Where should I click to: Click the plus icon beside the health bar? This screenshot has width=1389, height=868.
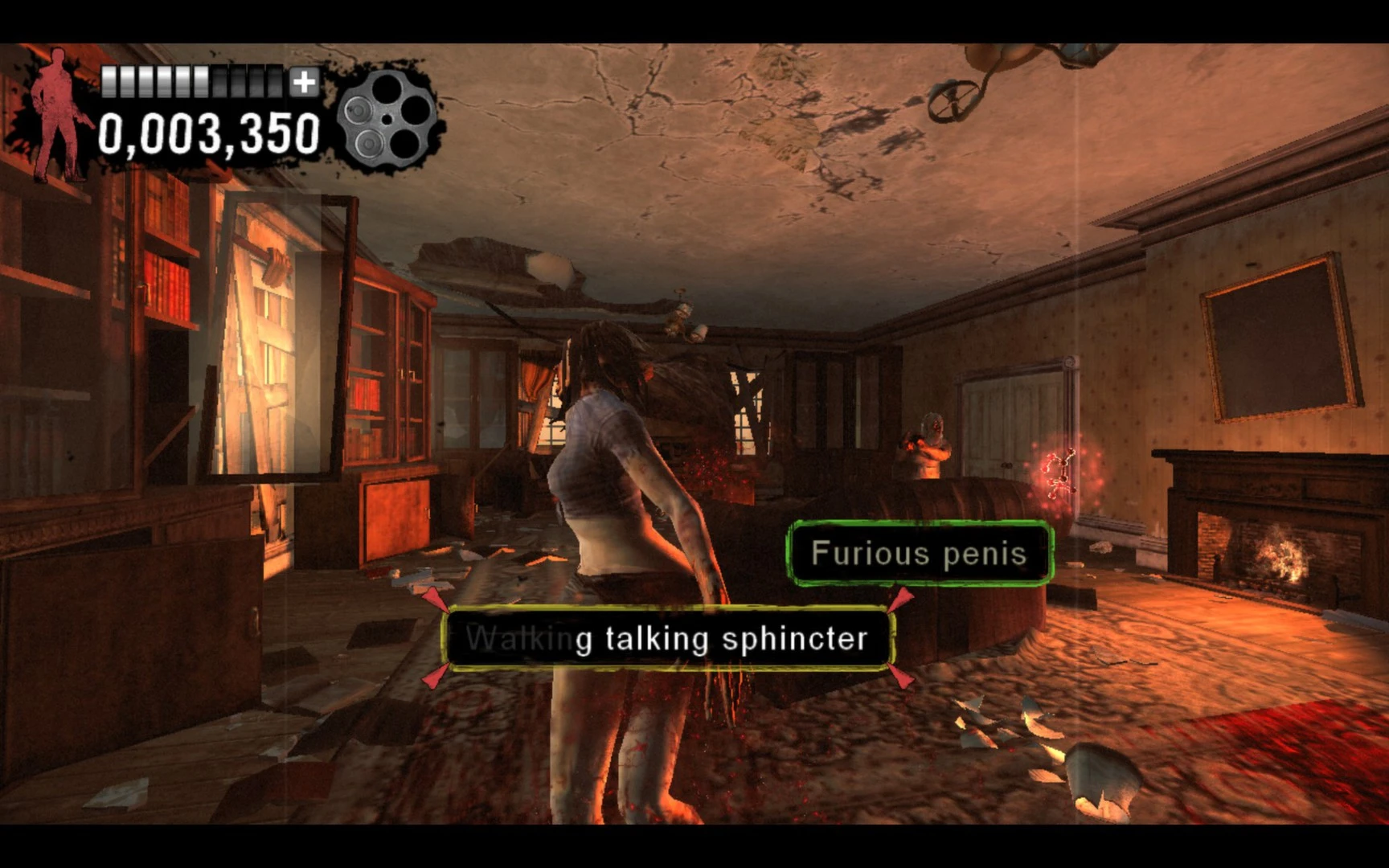coord(304,80)
